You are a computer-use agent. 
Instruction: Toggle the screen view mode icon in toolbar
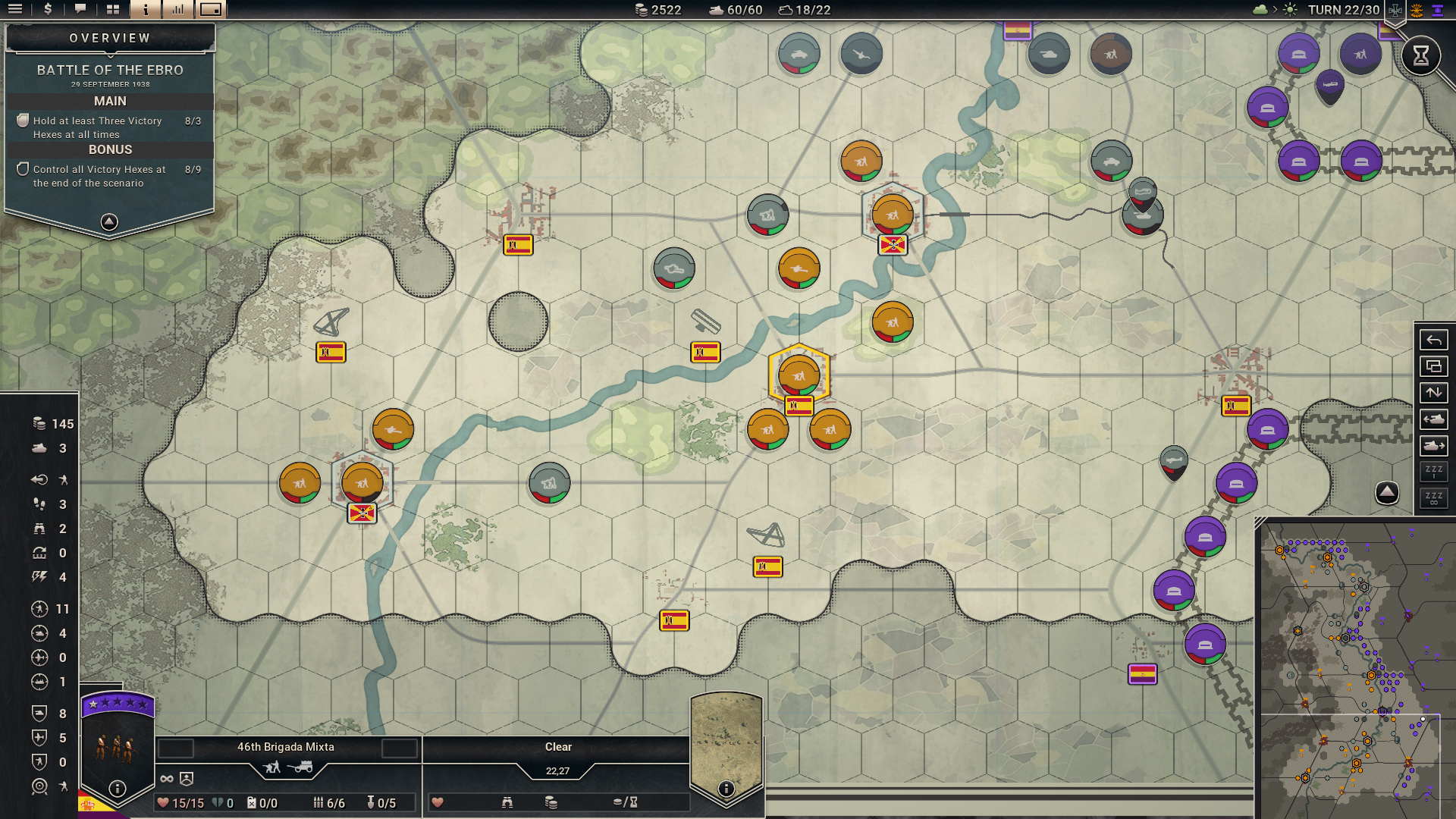click(210, 10)
